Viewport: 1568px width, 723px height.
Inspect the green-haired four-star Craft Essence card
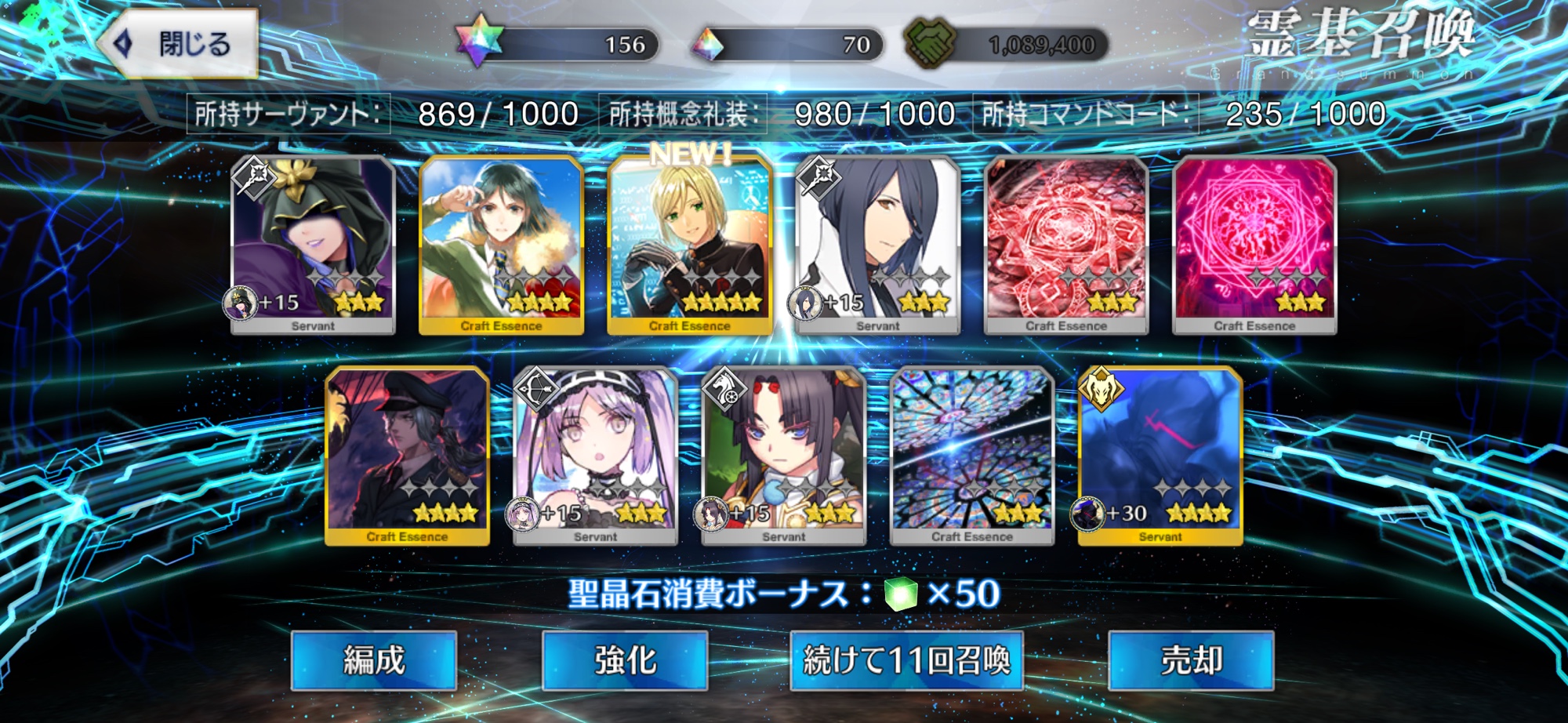[502, 245]
